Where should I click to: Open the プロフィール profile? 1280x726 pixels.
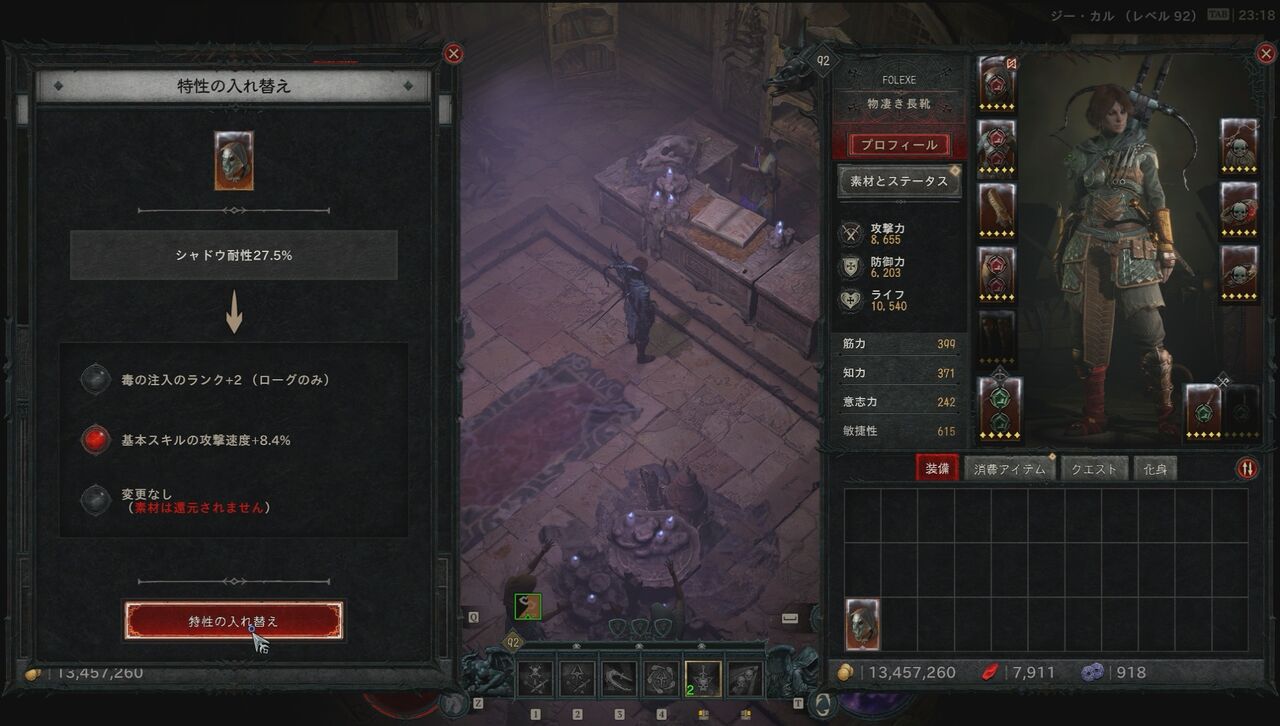pos(899,145)
